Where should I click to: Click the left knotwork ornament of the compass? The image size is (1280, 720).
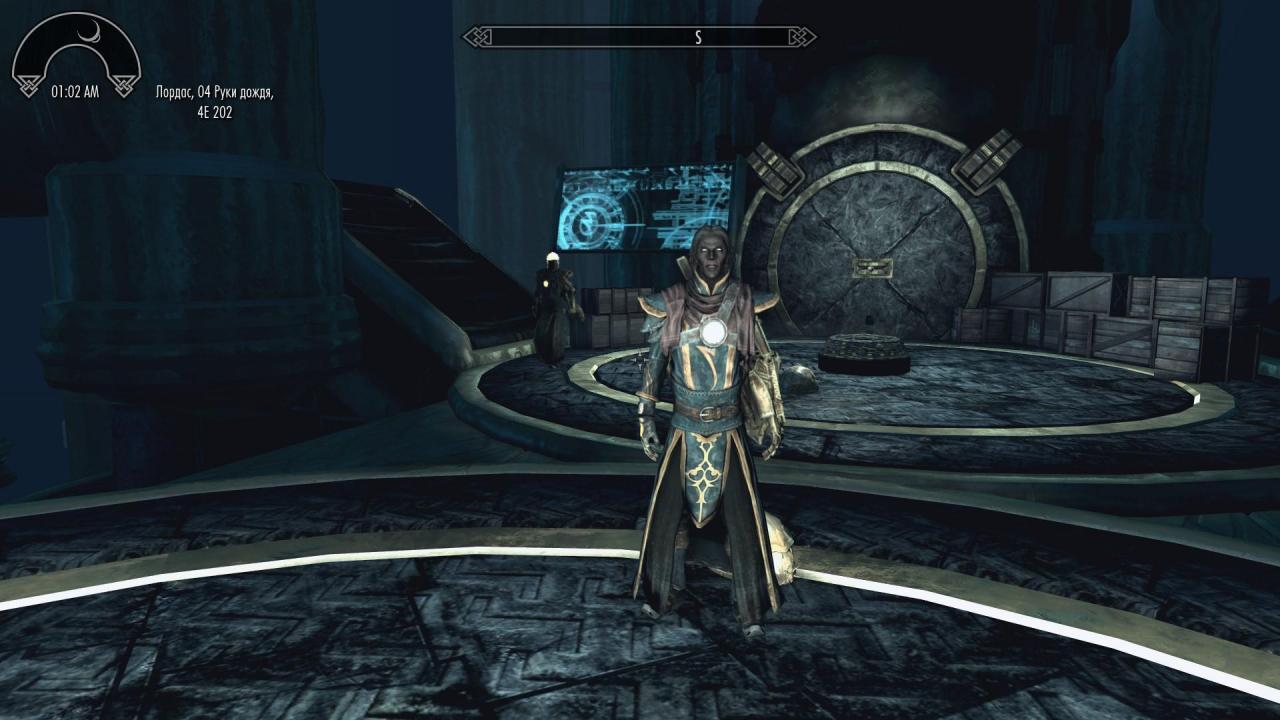coord(478,34)
